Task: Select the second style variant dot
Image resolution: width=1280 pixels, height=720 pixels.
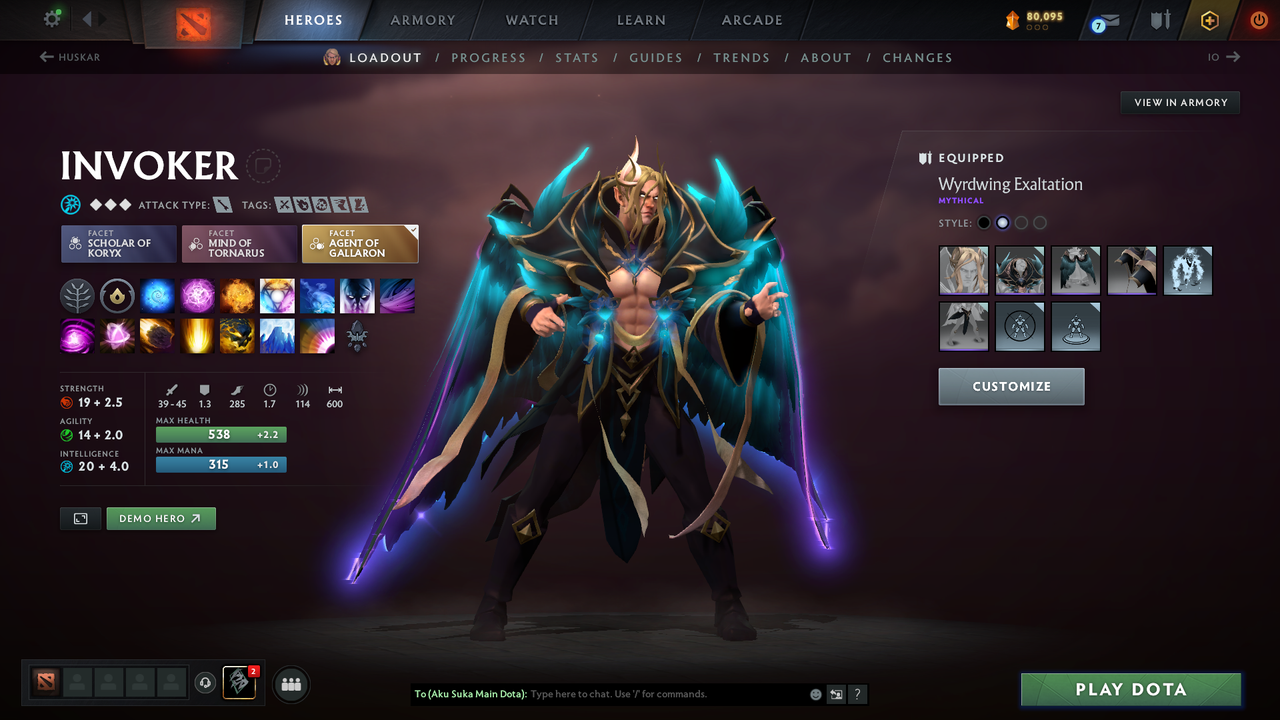Action: [x=1002, y=222]
